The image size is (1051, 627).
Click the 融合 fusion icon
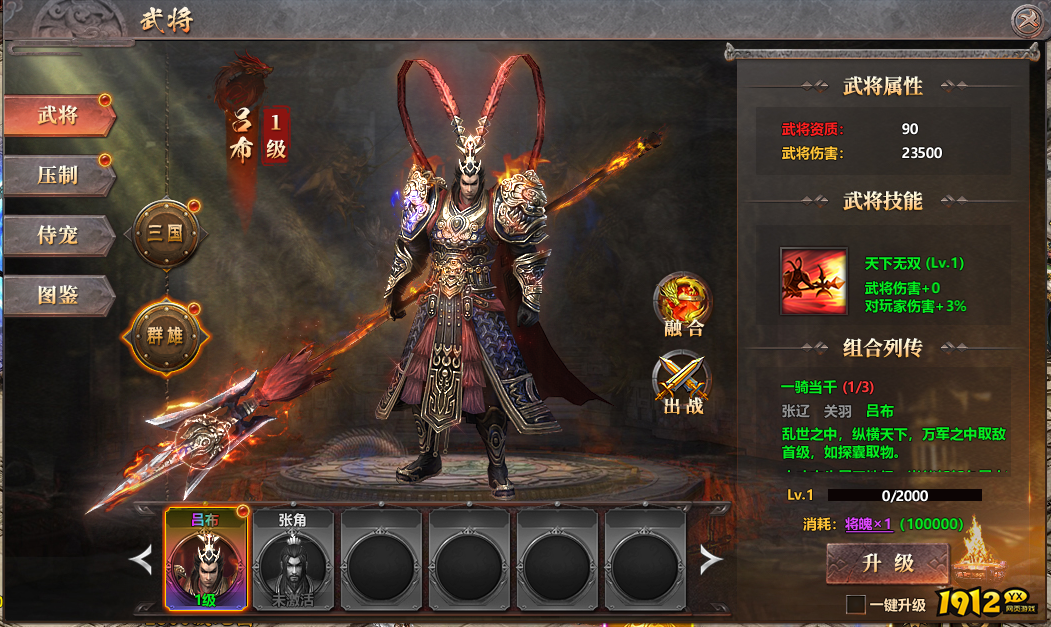[x=683, y=300]
